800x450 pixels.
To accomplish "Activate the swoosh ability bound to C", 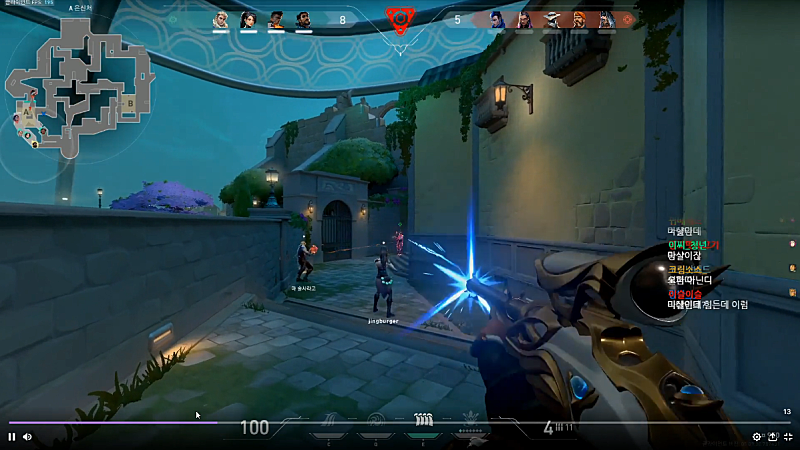I will pos(330,420).
